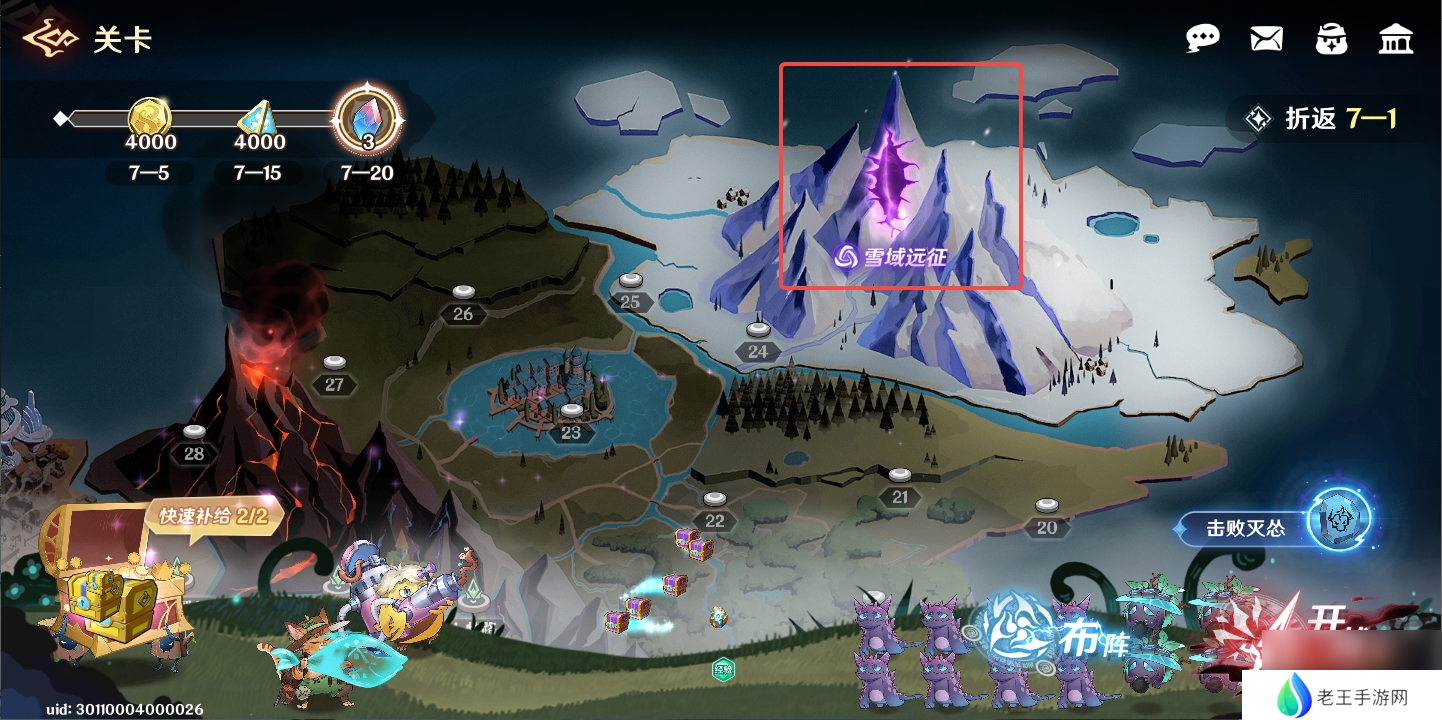Open the backpack bag icon
The image size is (1442, 720).
tap(1331, 39)
